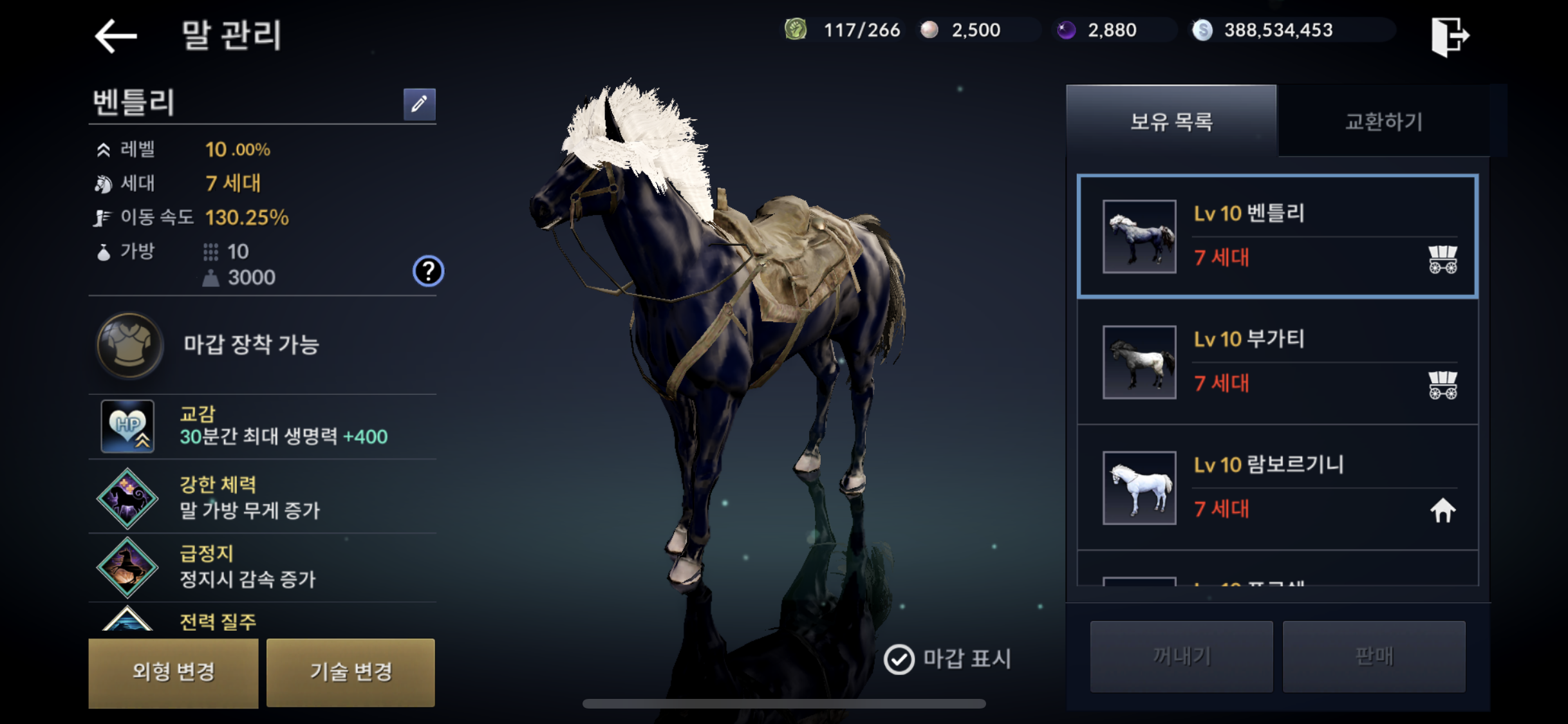Pick the Lv 10 람보르기니 horse

[x=1277, y=487]
